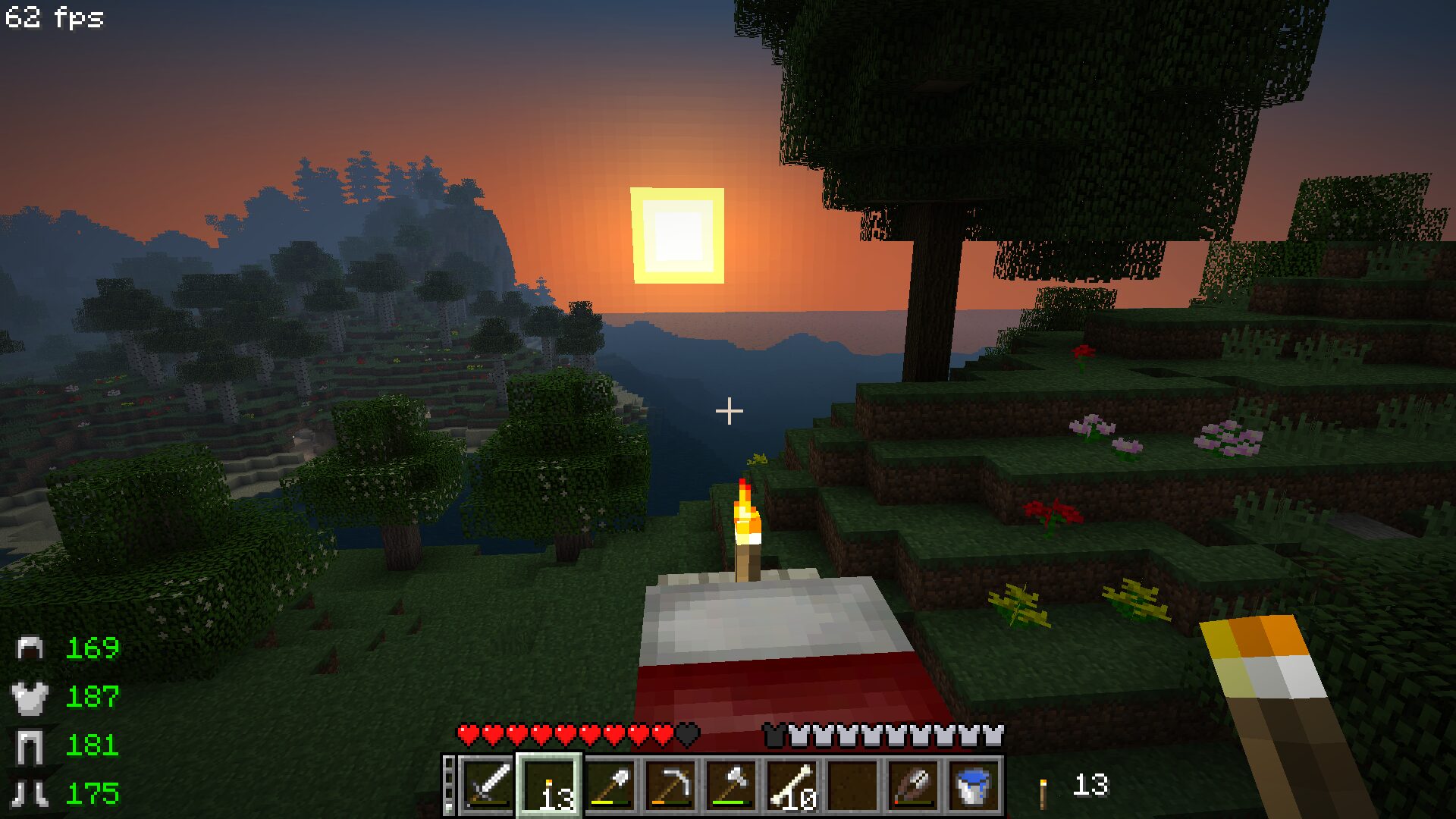The height and width of the screenshot is (819, 1456).
Task: Pick the iron axe in the hotbar
Action: (x=731, y=785)
